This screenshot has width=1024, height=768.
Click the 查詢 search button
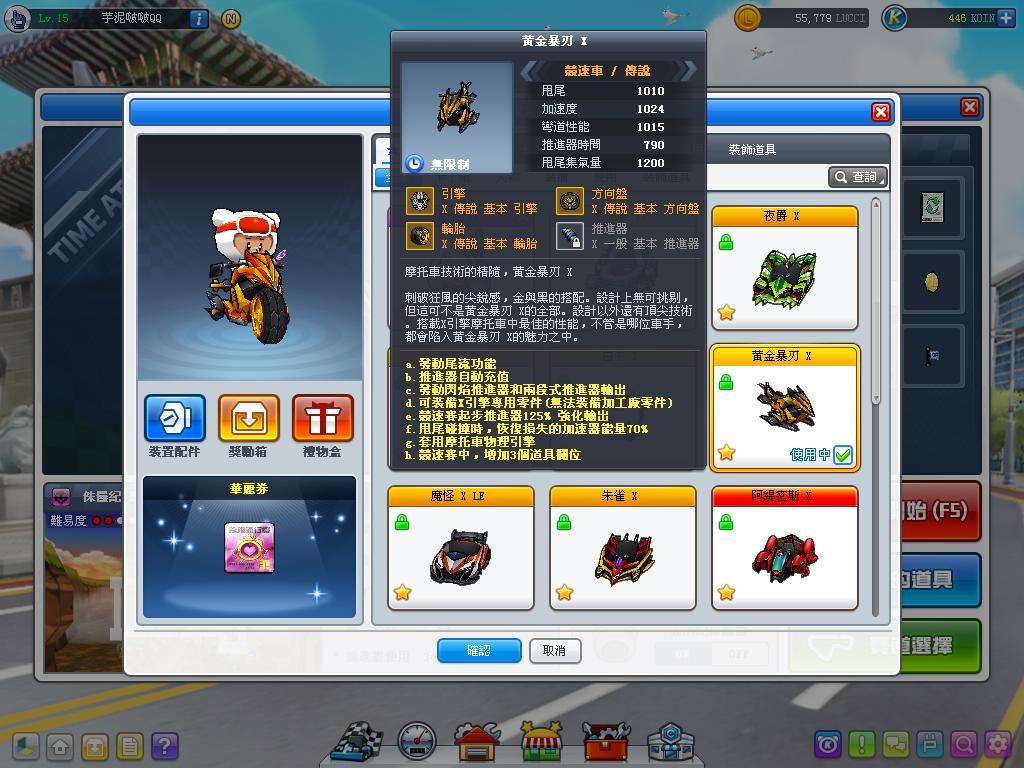tap(857, 177)
